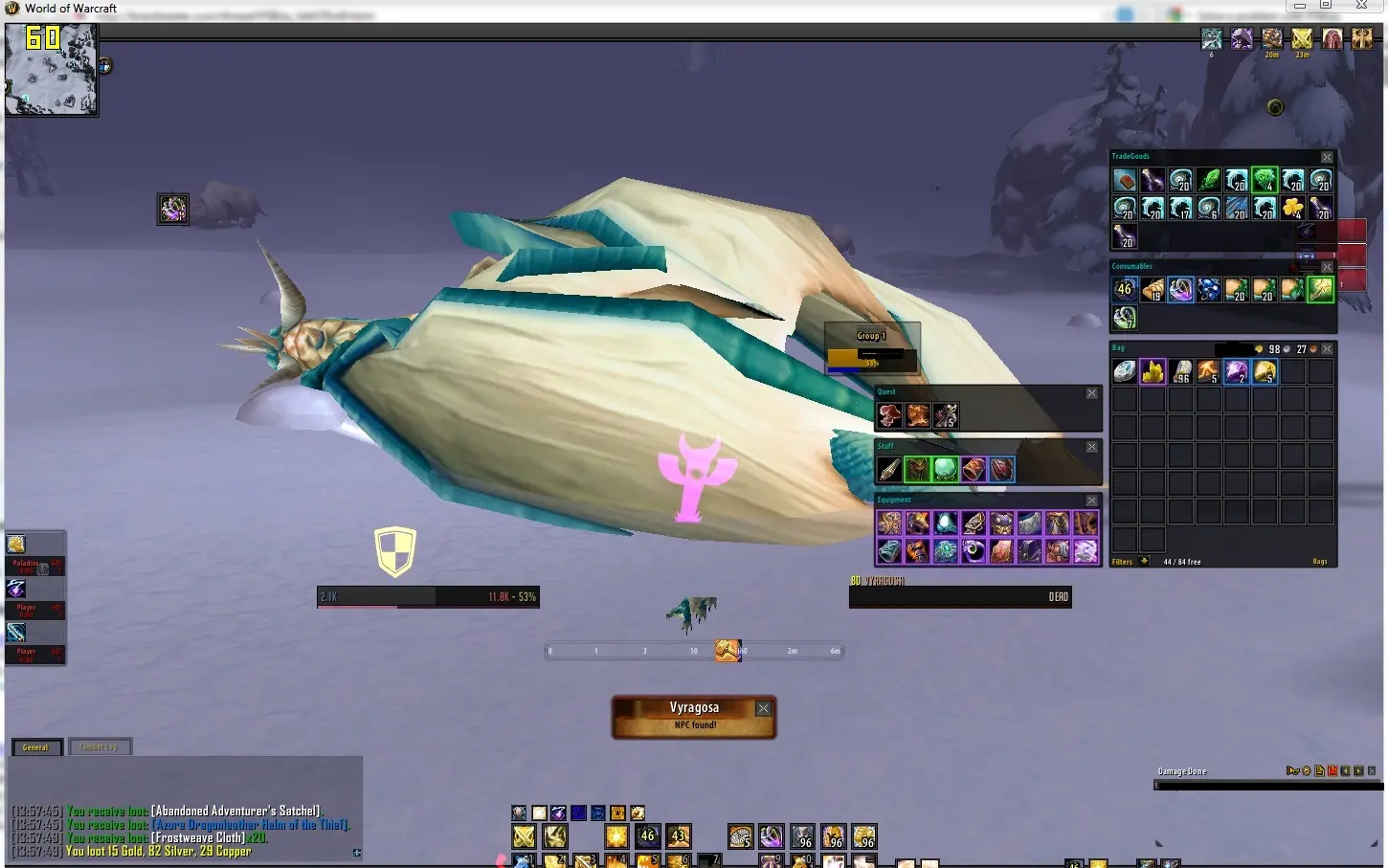The height and width of the screenshot is (868, 1388).
Task: Click the Vyragosa NPC found banner
Action: click(x=693, y=716)
